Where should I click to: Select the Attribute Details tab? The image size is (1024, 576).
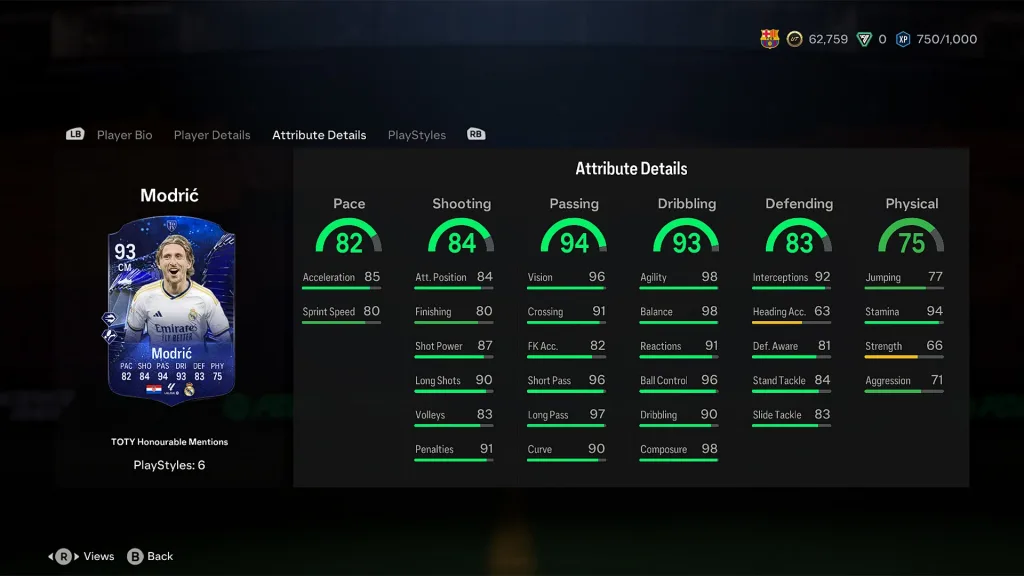(x=319, y=135)
